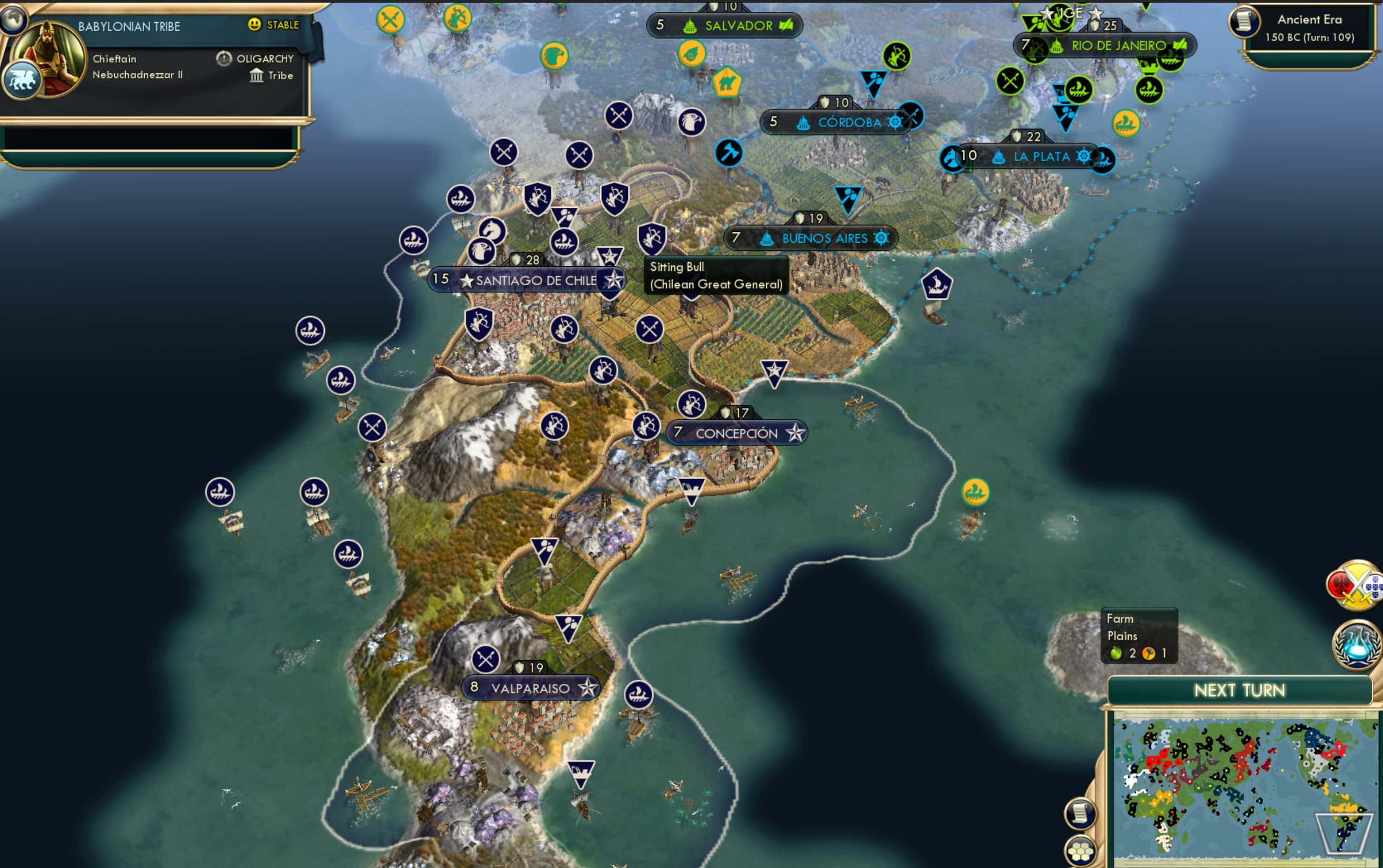Open the blue science flask notification
Screen dimensions: 1383x868
point(1357,644)
